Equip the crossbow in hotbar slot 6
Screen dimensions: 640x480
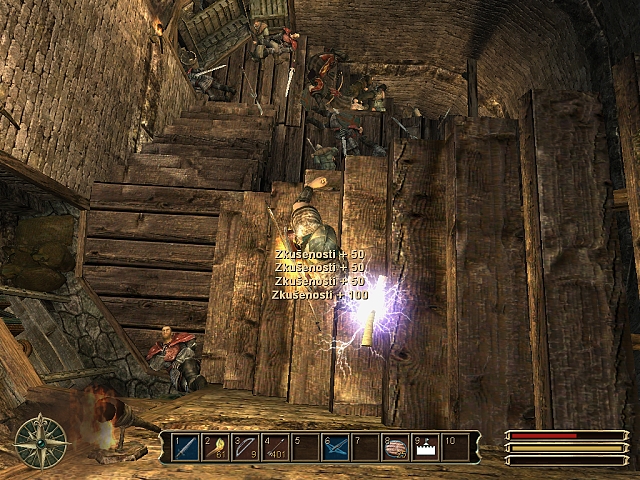[336, 447]
